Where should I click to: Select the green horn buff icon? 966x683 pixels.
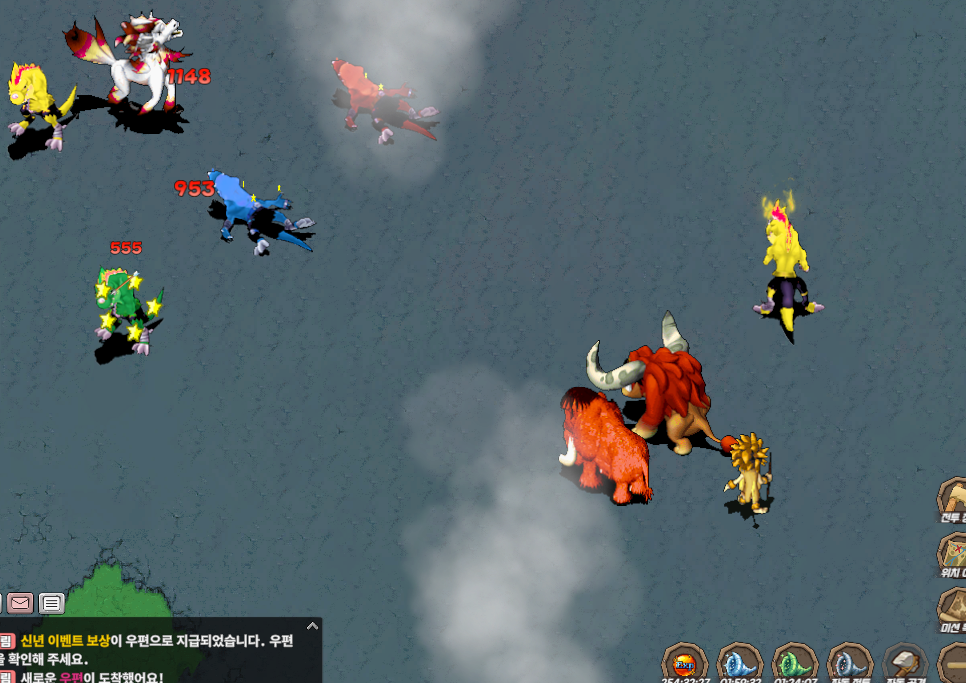[795, 664]
